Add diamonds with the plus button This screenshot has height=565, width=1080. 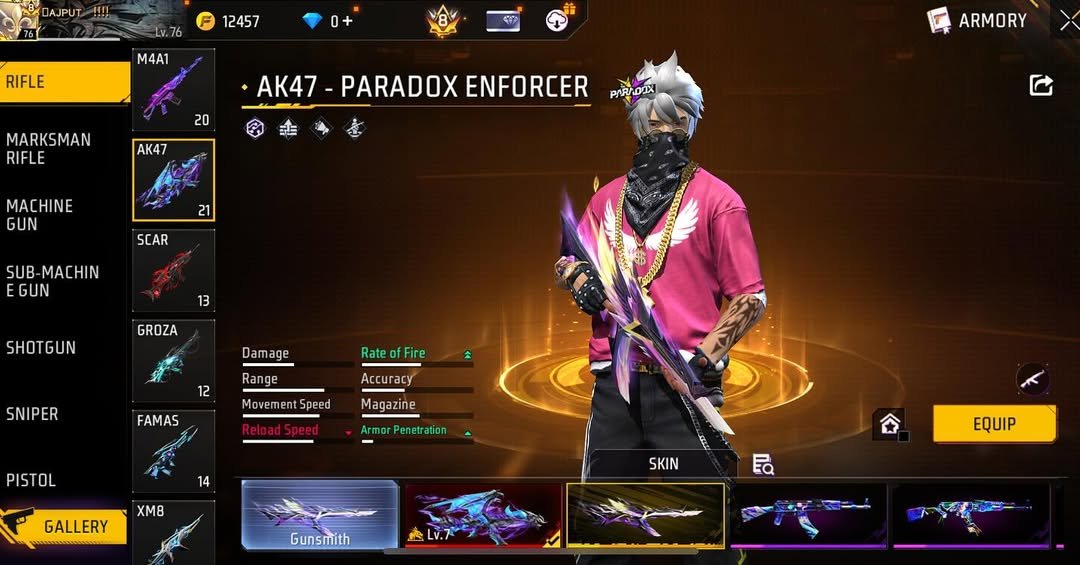(348, 21)
